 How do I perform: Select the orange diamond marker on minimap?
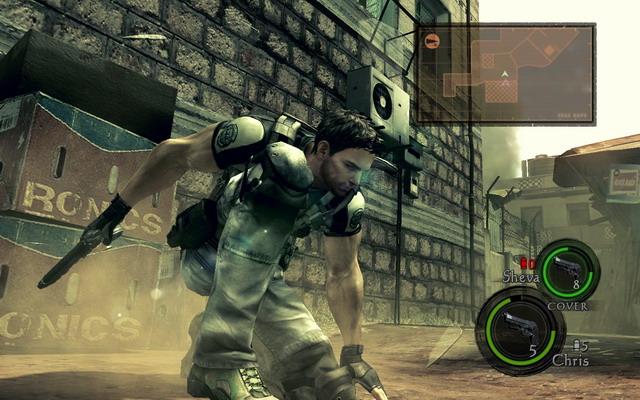click(x=548, y=49)
